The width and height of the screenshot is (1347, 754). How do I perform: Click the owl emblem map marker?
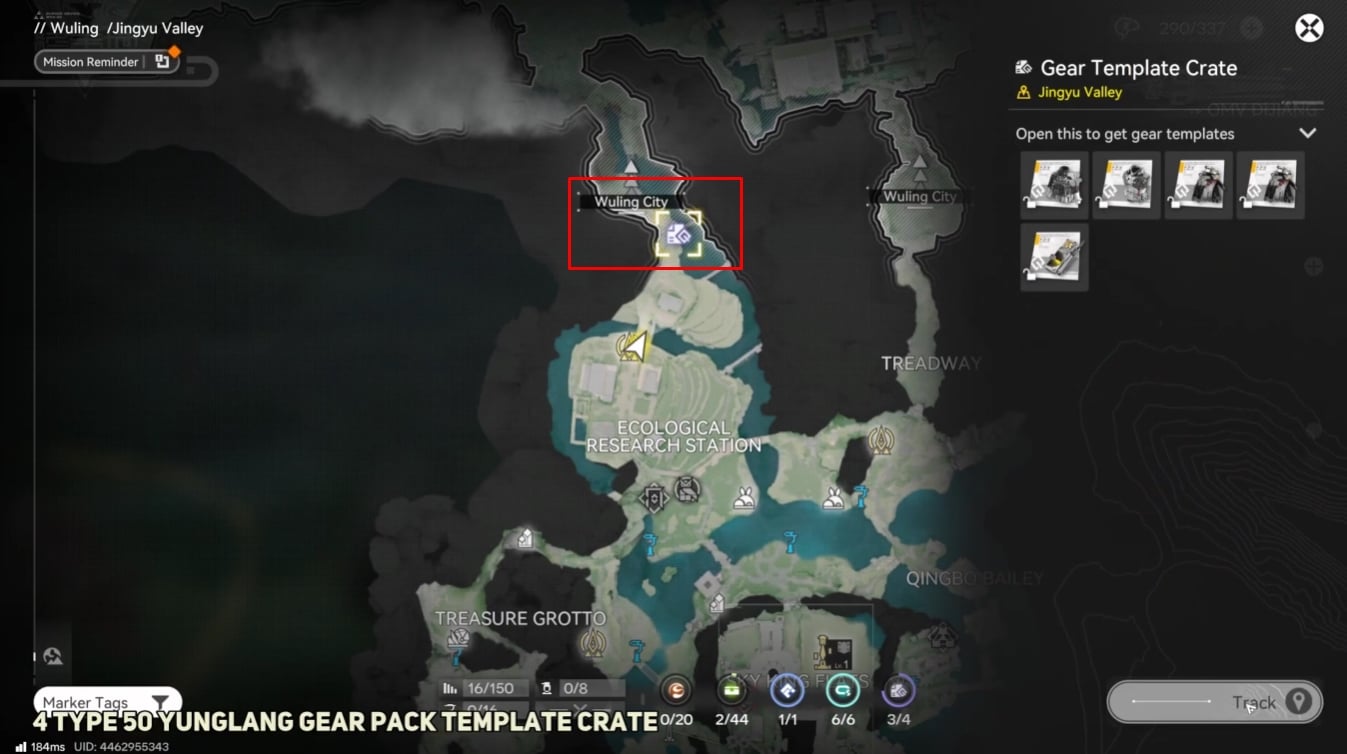click(687, 489)
